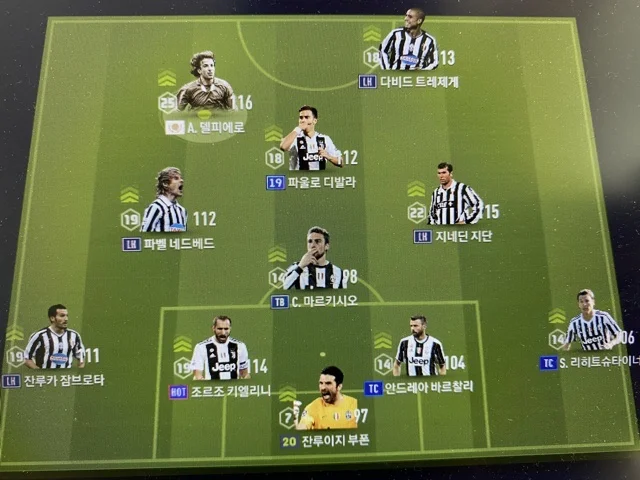Pick Giorgio Chiellini player card
Screen dimensions: 640x480
tap(221, 354)
